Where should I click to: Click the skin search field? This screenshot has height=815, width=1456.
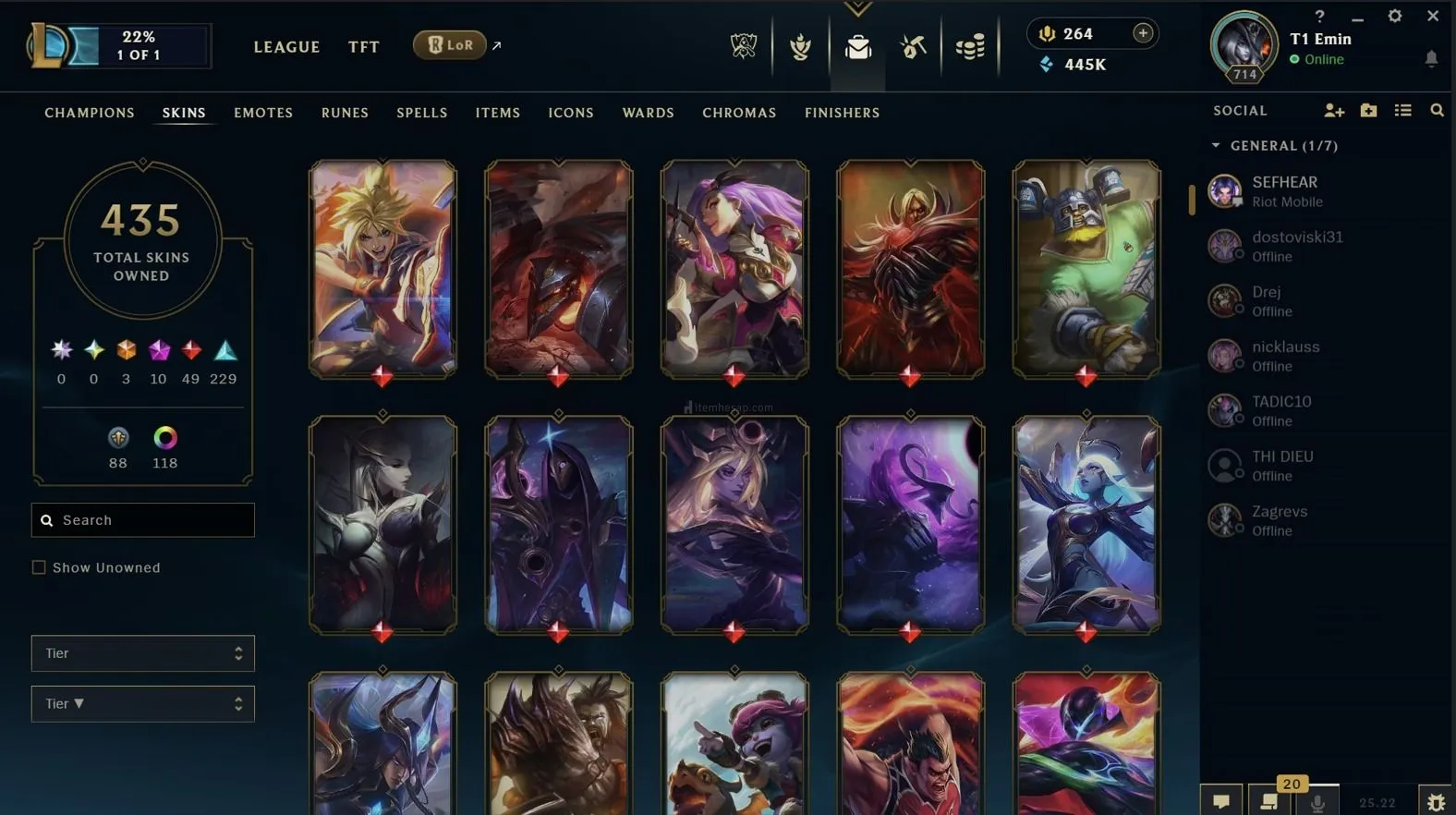point(143,520)
